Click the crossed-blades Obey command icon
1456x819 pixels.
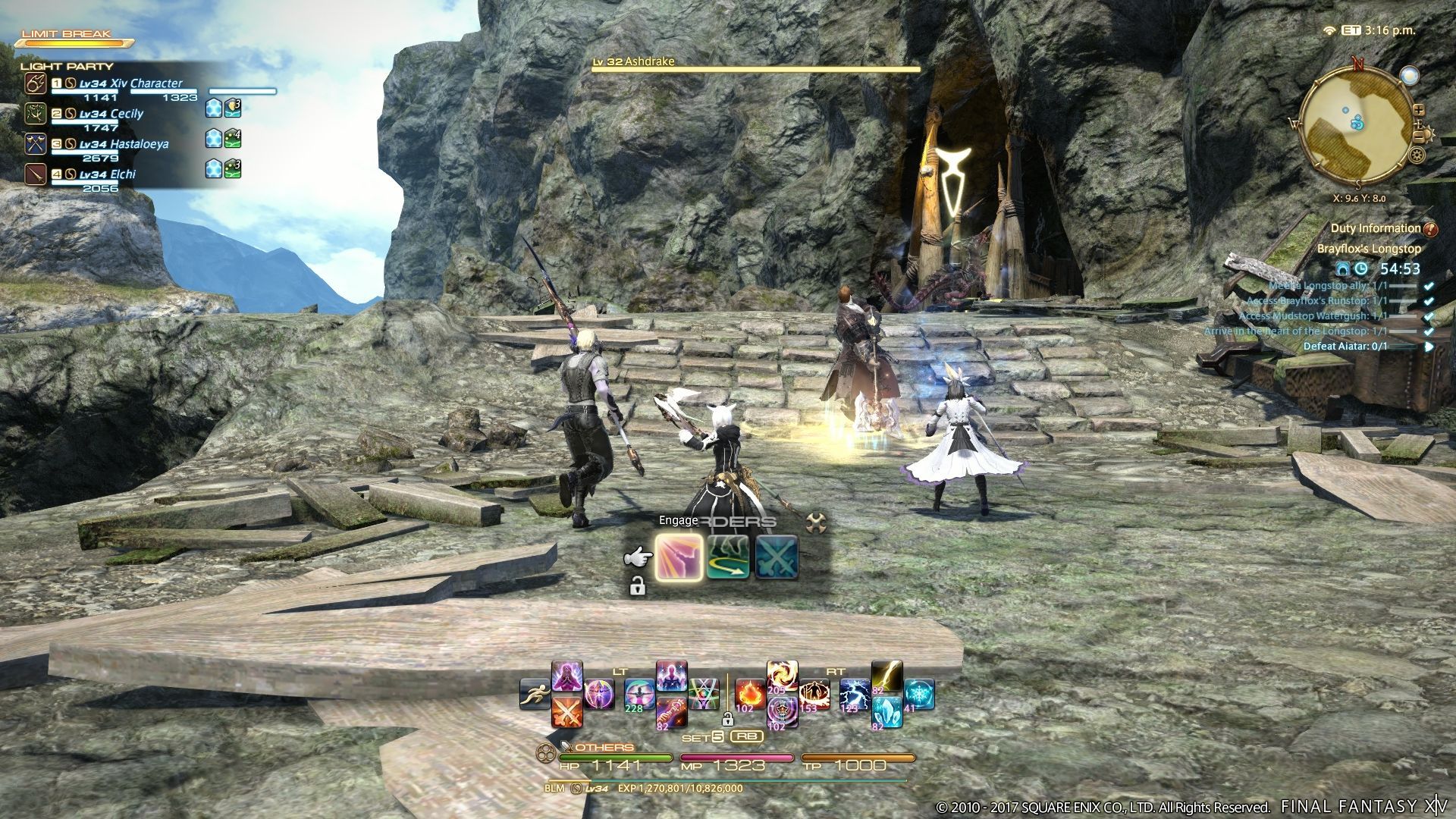(x=777, y=557)
